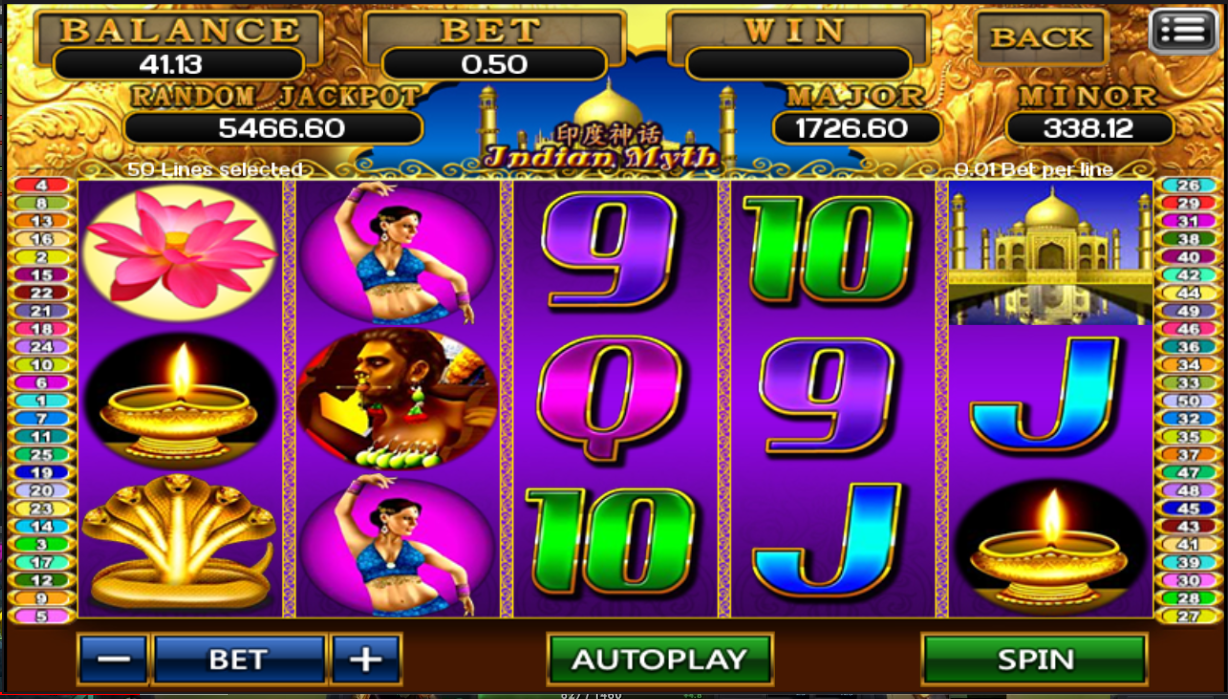The width and height of the screenshot is (1228, 699).
Task: Spin the slot reels
Action: tap(1034, 660)
